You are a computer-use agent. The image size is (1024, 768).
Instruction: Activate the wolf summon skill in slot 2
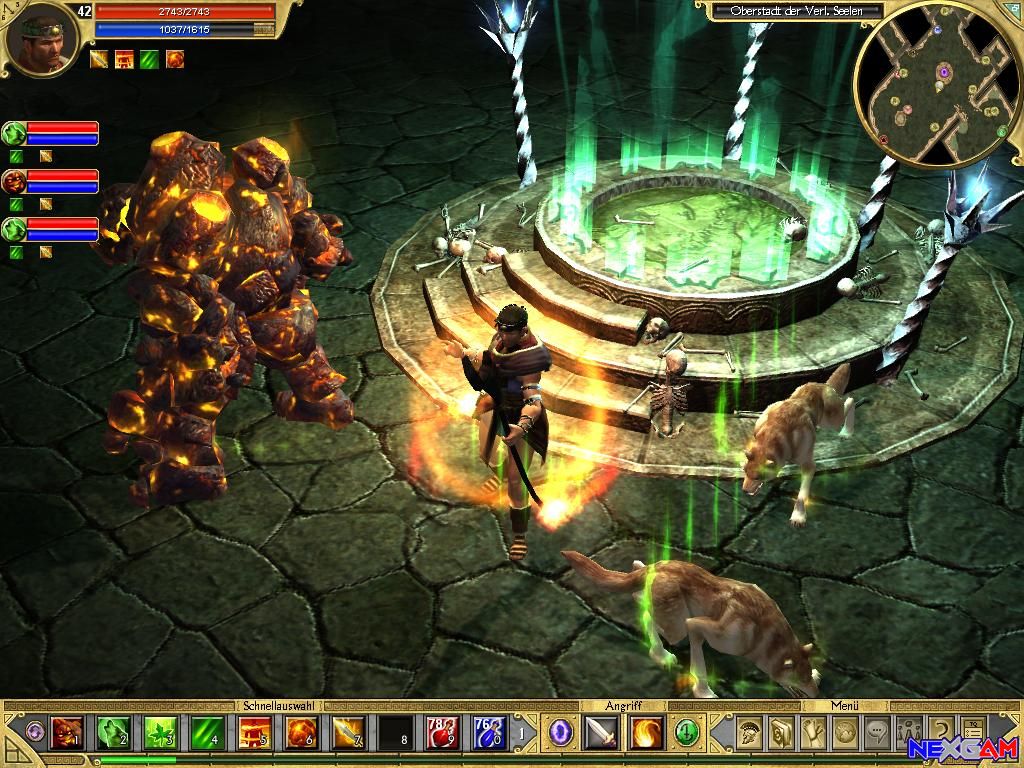112,734
